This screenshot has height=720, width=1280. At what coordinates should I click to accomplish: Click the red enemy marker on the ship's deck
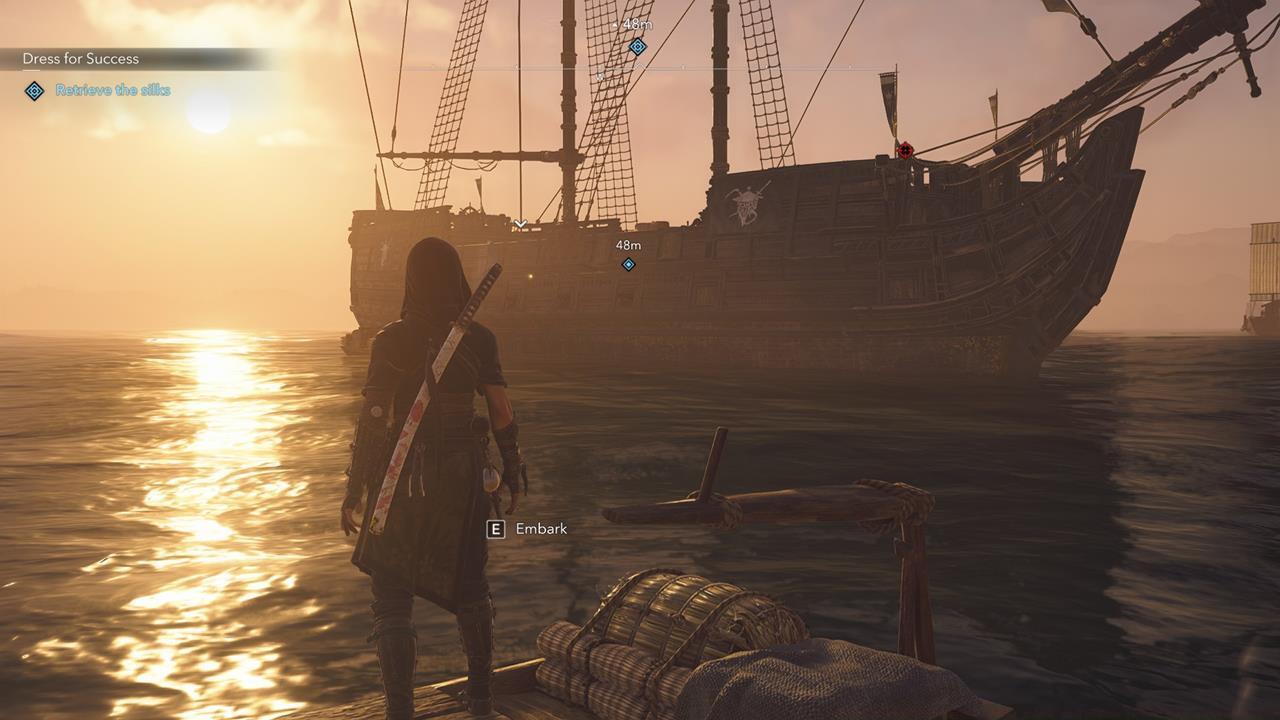[905, 151]
